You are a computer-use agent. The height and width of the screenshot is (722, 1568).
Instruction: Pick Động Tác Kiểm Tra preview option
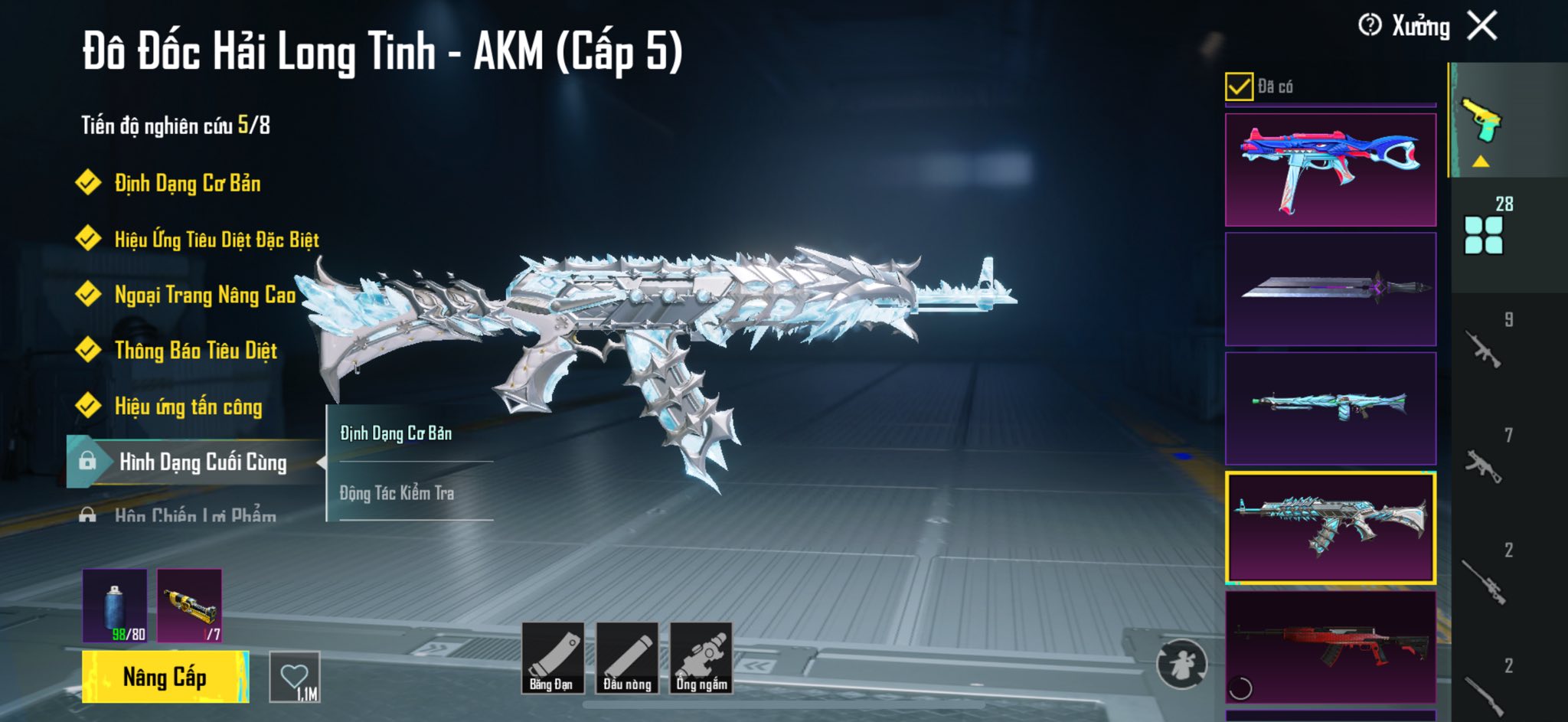(x=397, y=493)
